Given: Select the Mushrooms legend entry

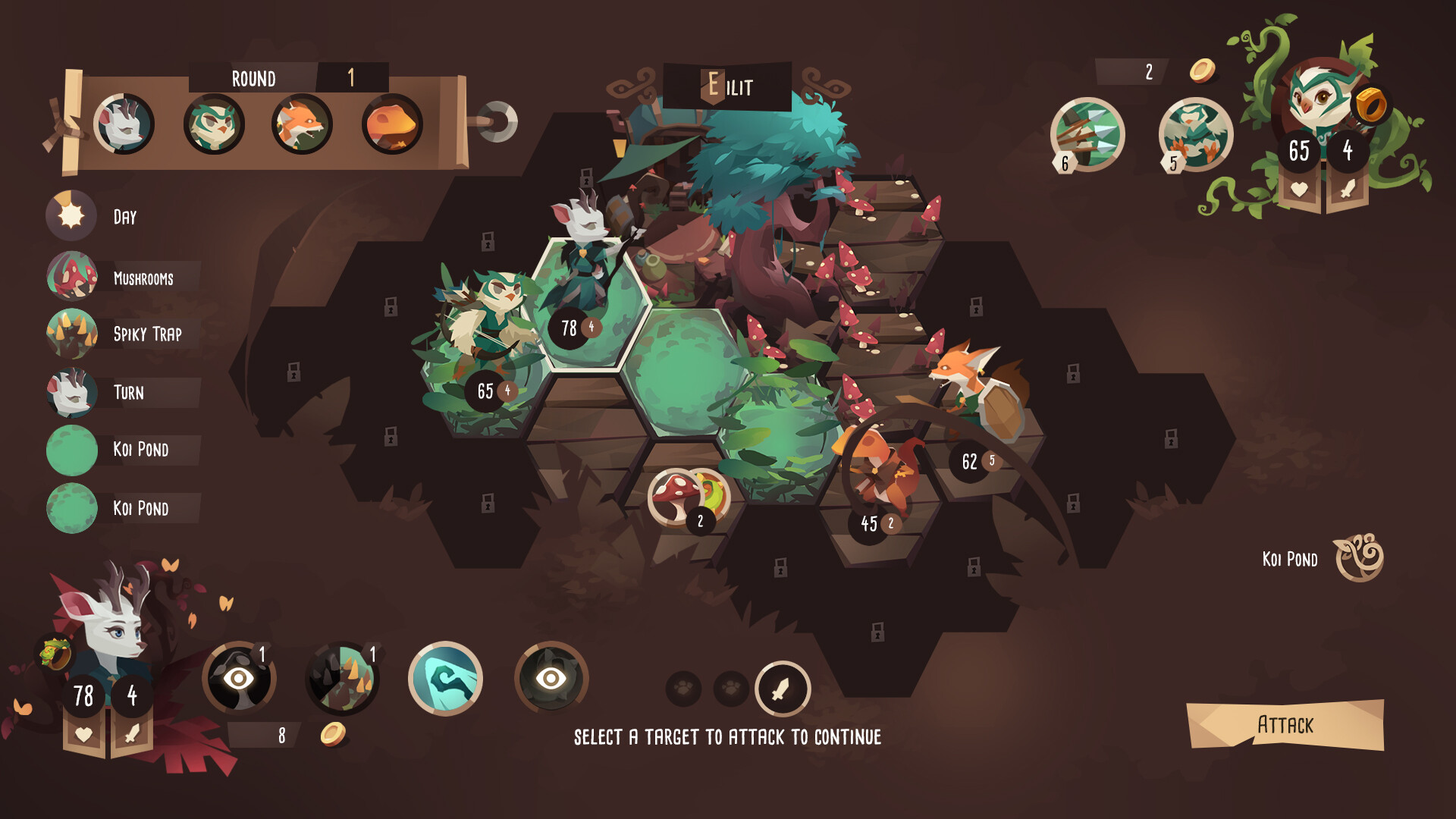Looking at the screenshot, I should pyautogui.click(x=72, y=277).
